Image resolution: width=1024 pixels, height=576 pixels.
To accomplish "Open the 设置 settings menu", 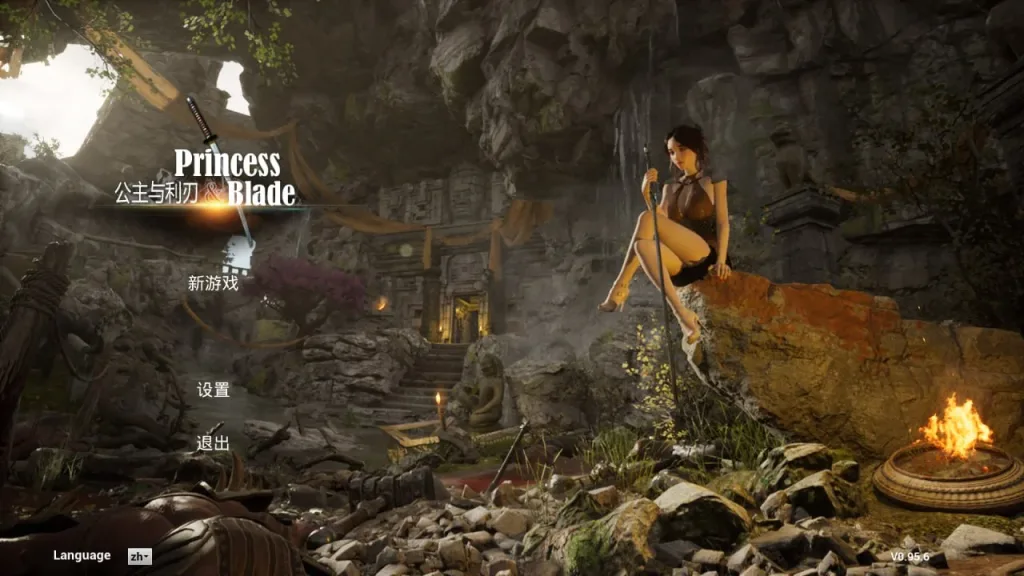I will 213,390.
